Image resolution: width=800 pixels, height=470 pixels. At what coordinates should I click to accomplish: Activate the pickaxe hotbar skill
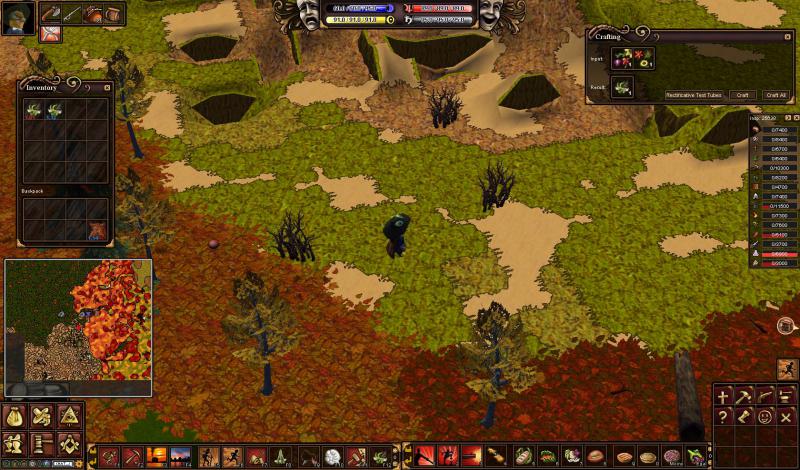tap(134, 457)
